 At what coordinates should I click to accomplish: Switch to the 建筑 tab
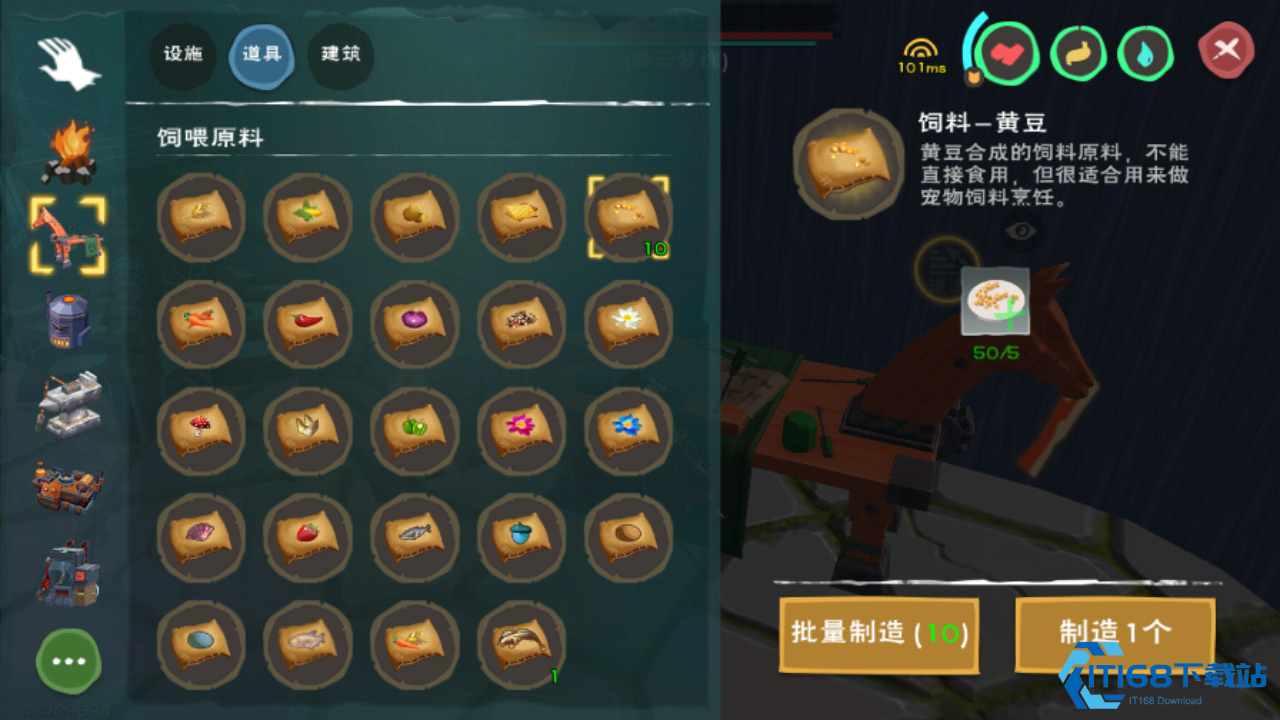[340, 57]
